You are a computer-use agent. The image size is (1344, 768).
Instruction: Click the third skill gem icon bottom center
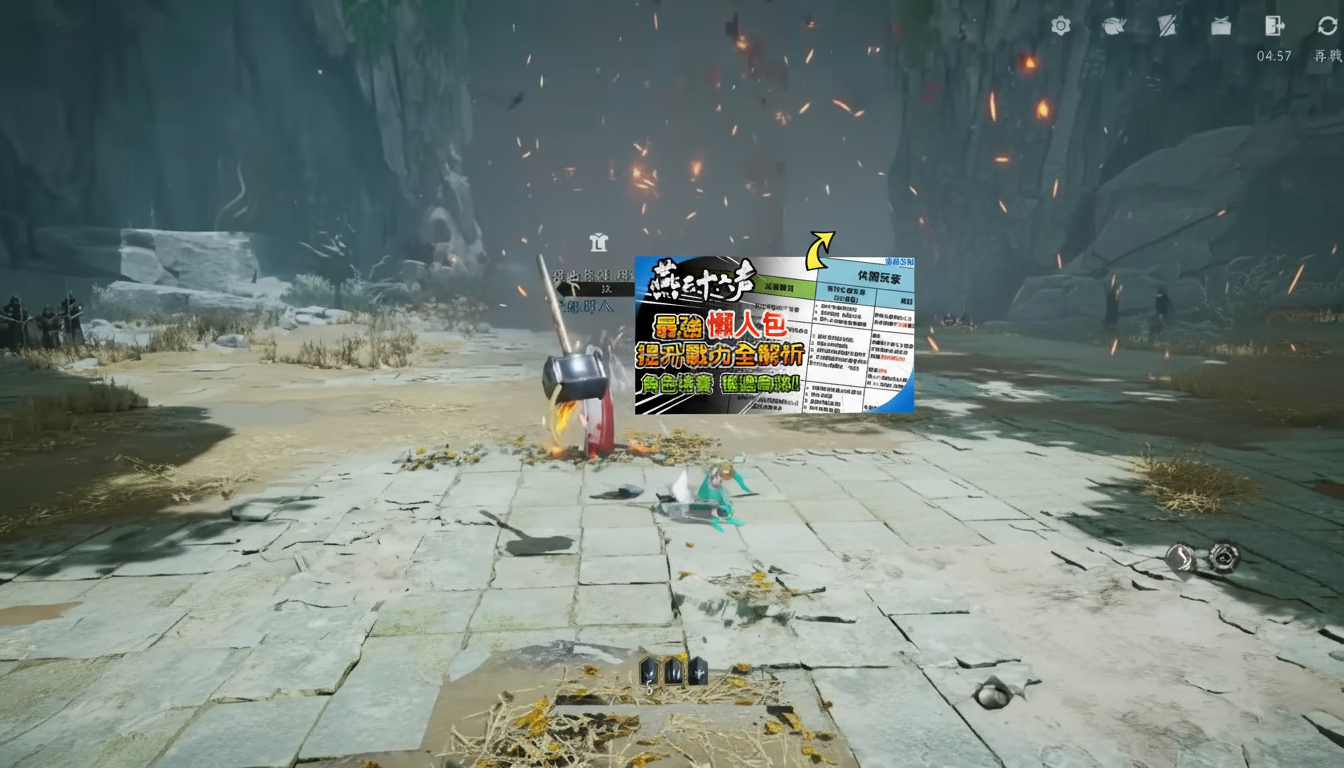(696, 673)
